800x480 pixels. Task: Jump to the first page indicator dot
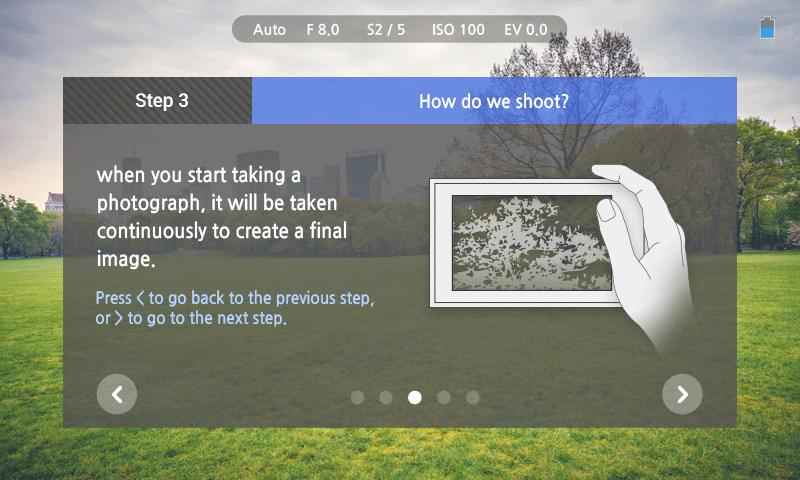pyautogui.click(x=357, y=397)
